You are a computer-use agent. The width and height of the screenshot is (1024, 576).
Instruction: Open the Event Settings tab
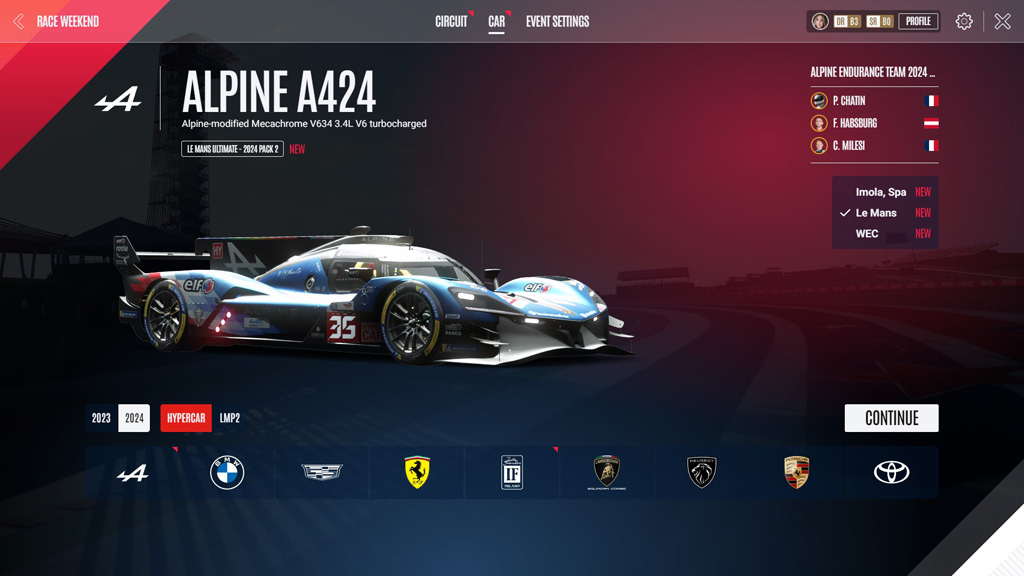(557, 21)
